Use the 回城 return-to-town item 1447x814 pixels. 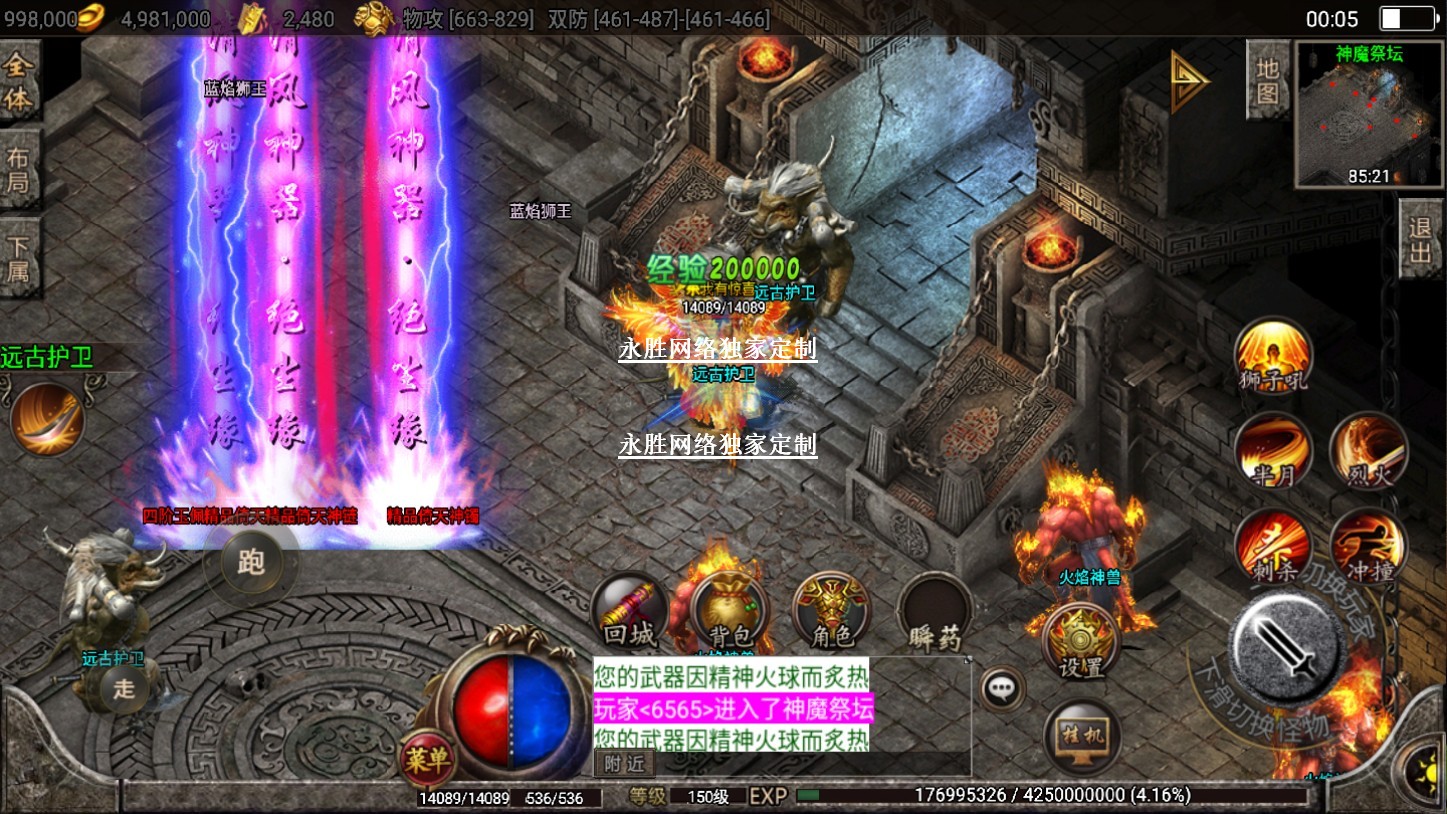[x=630, y=612]
